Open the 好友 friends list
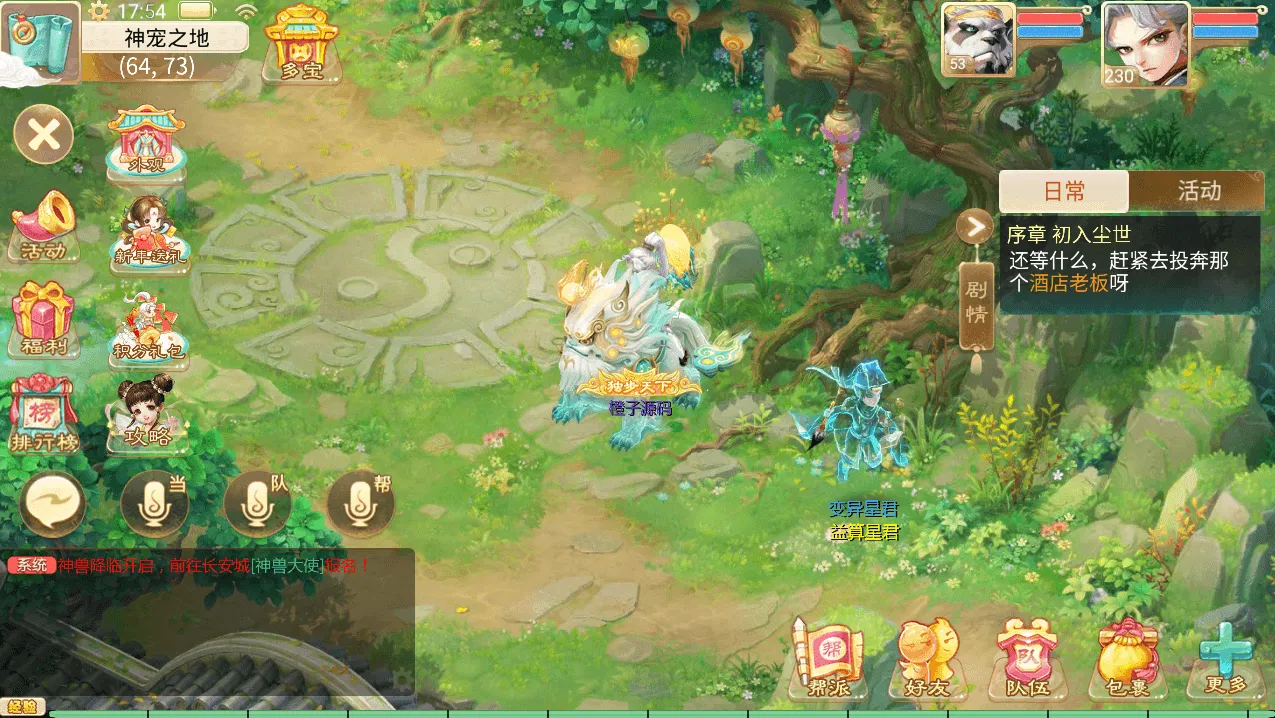Viewport: 1275px width, 718px height. coord(927,657)
